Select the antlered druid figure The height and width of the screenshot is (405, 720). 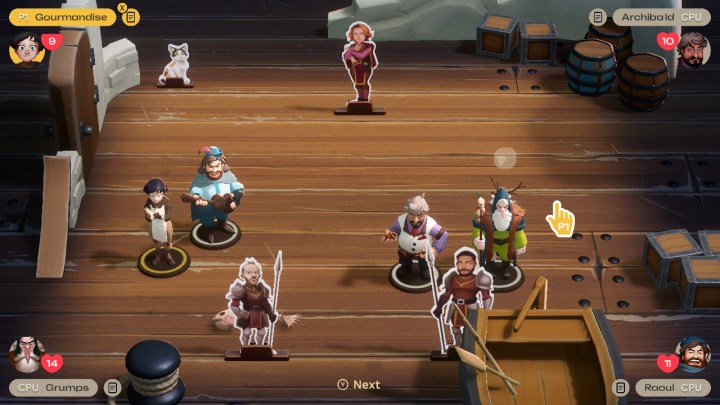499,230
